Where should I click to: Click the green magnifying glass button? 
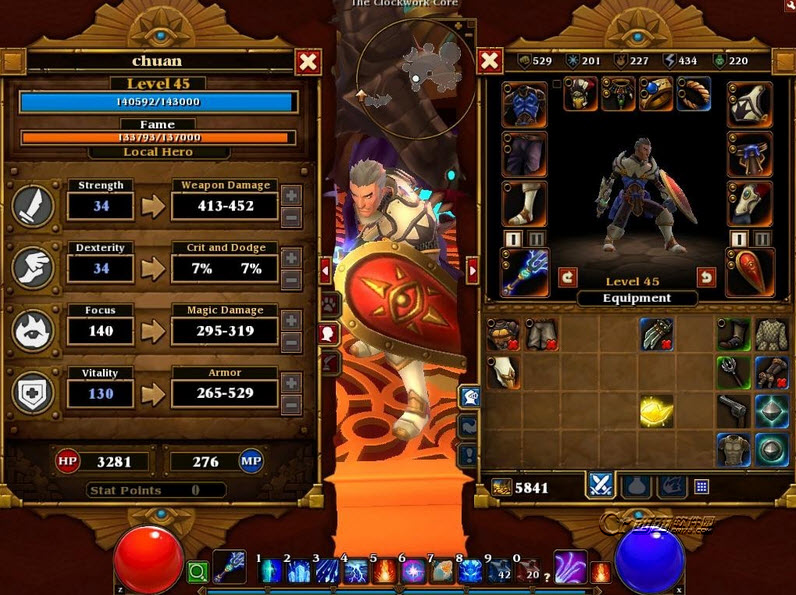coord(197,573)
